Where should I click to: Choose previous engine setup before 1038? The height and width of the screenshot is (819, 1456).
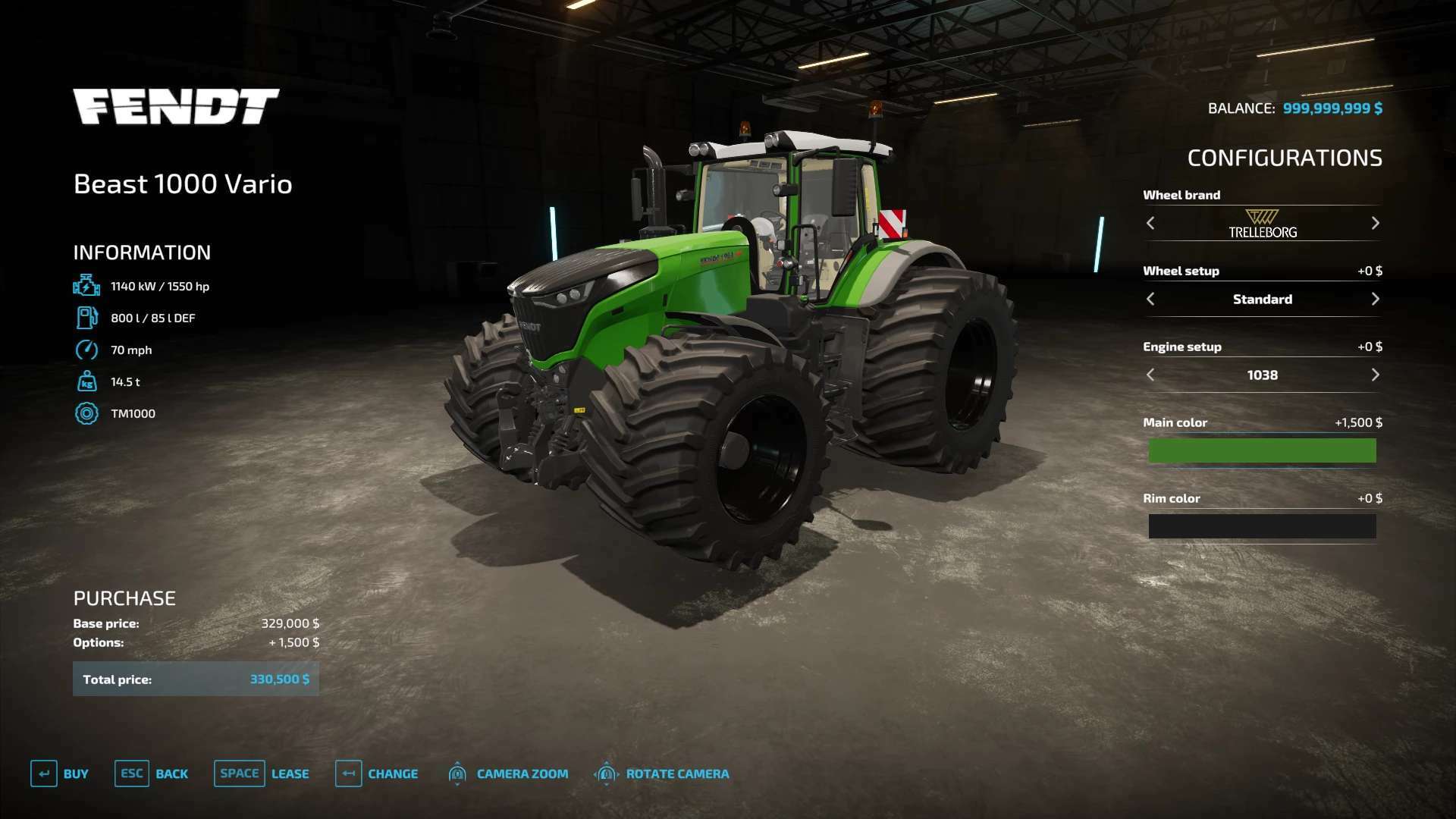click(1150, 375)
